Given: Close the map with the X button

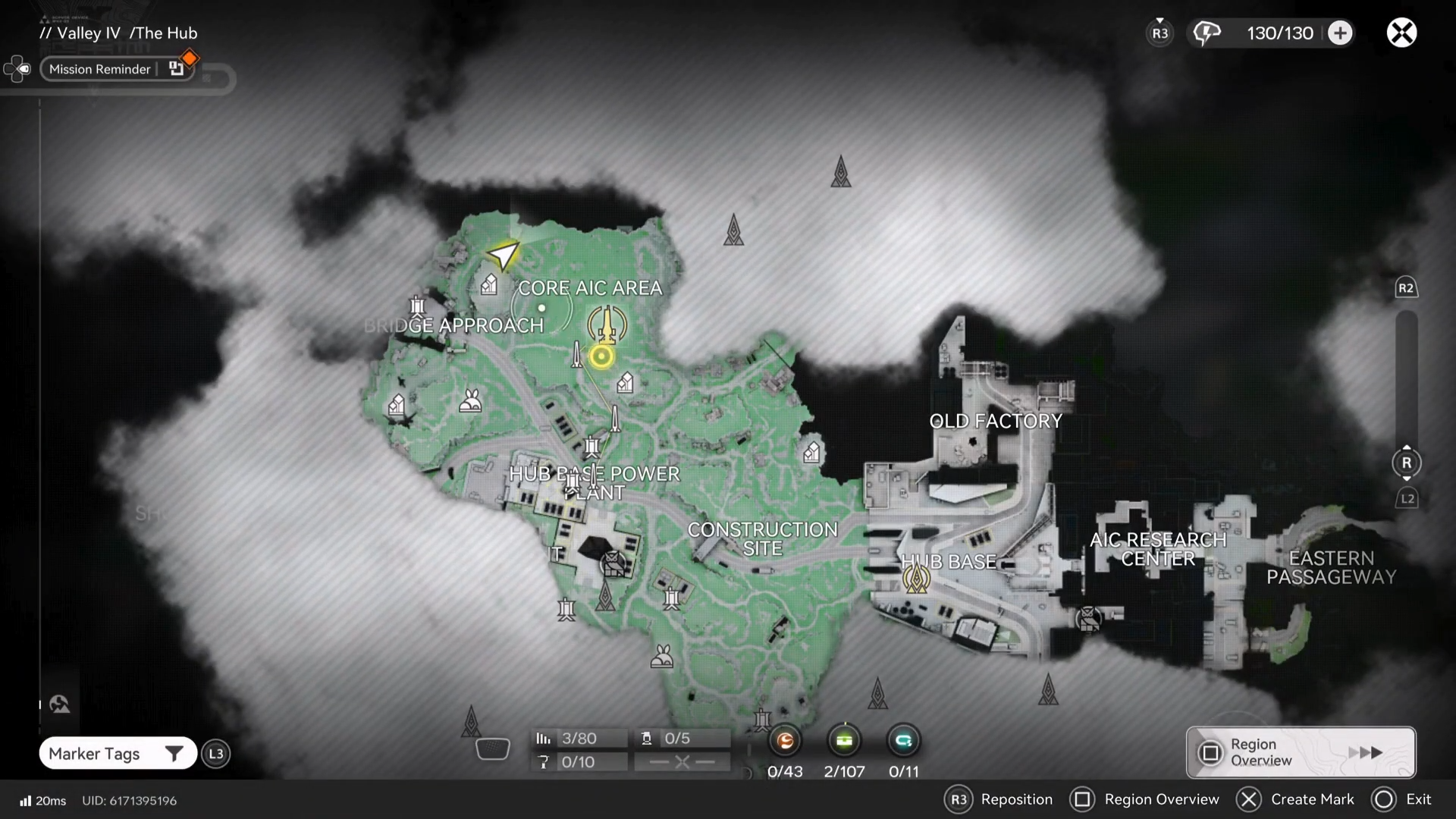Looking at the screenshot, I should pos(1401,33).
